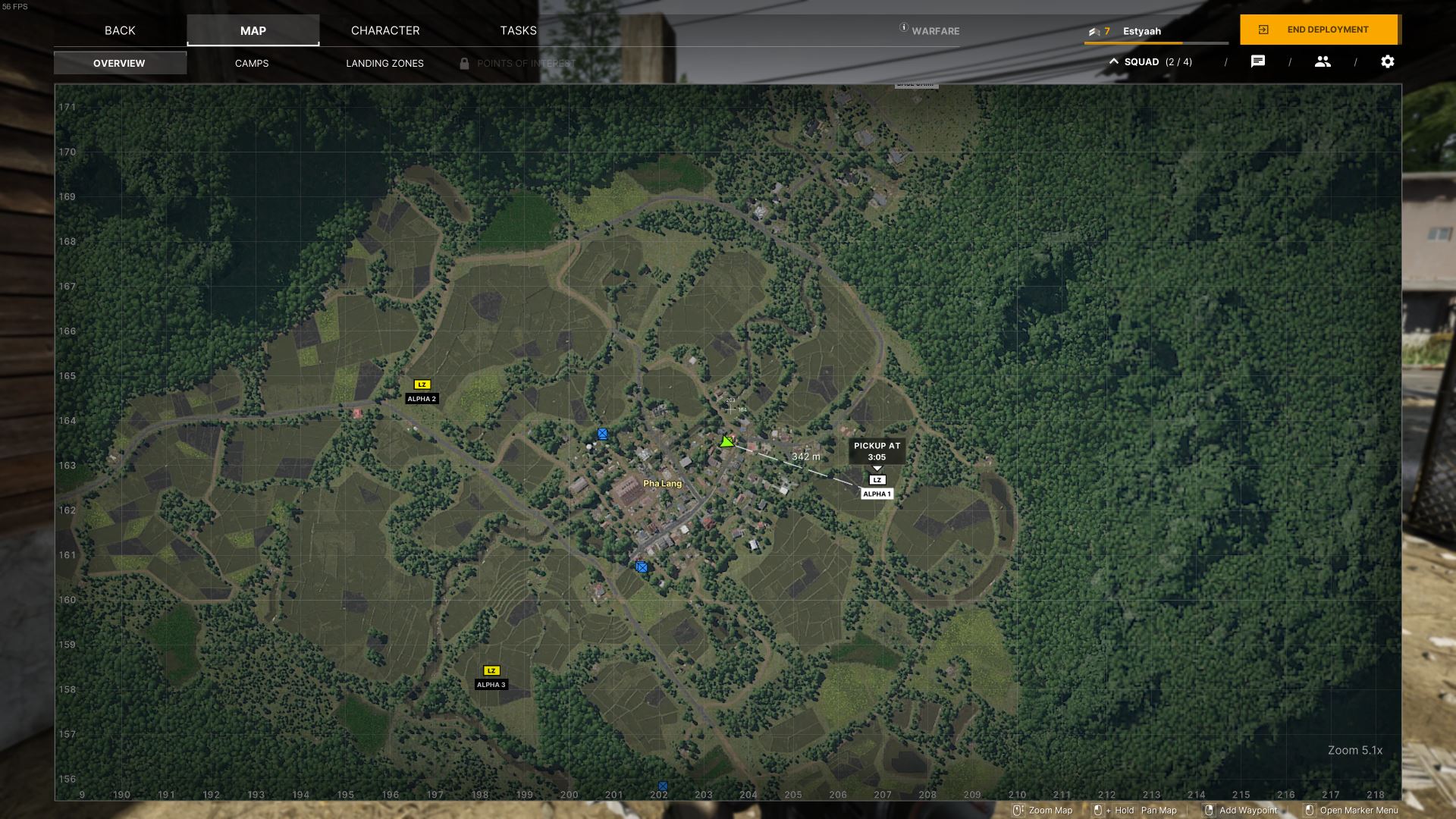
Task: Open settings with the gear icon
Action: pyautogui.click(x=1387, y=61)
